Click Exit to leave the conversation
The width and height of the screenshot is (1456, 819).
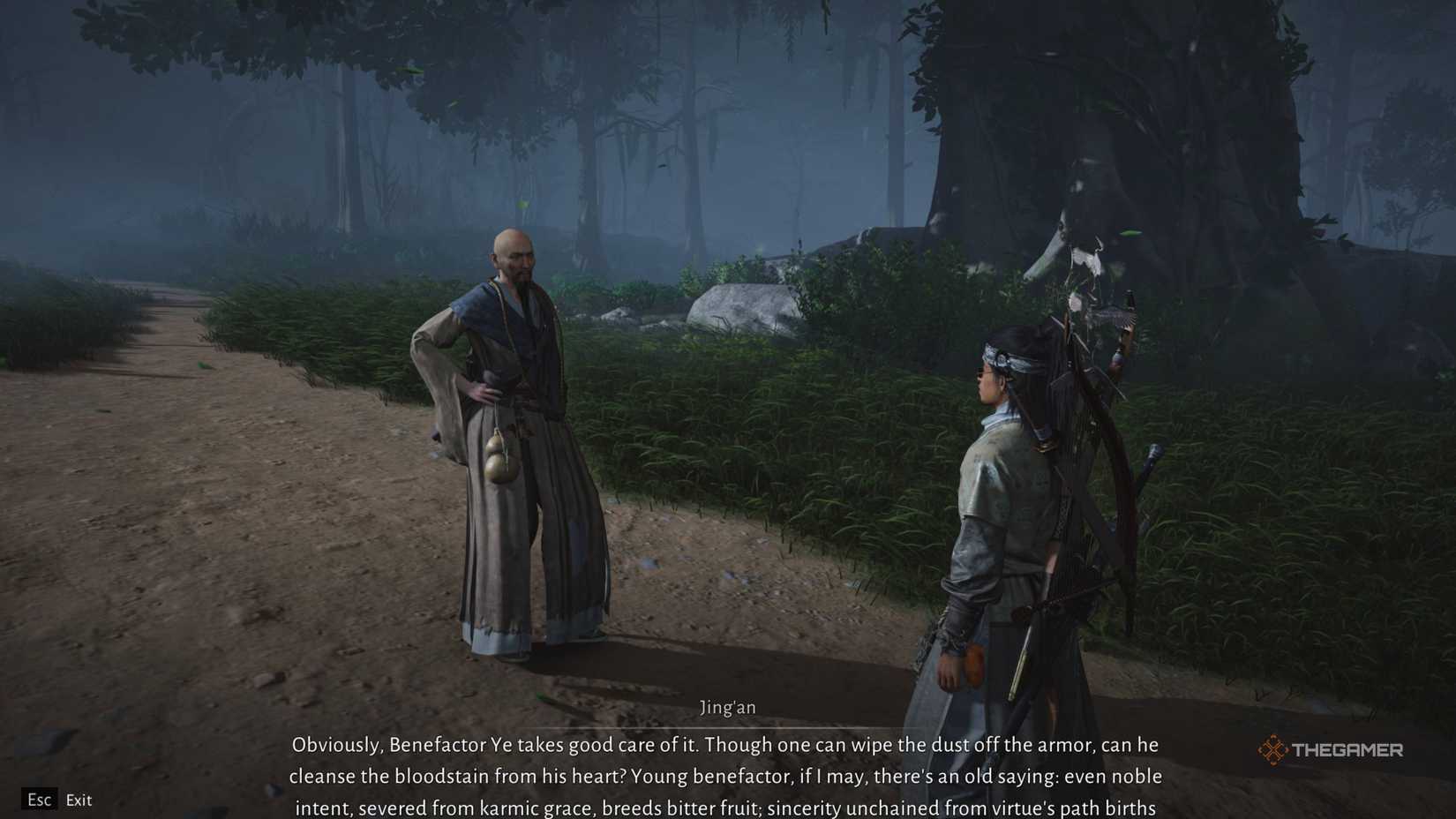point(79,800)
